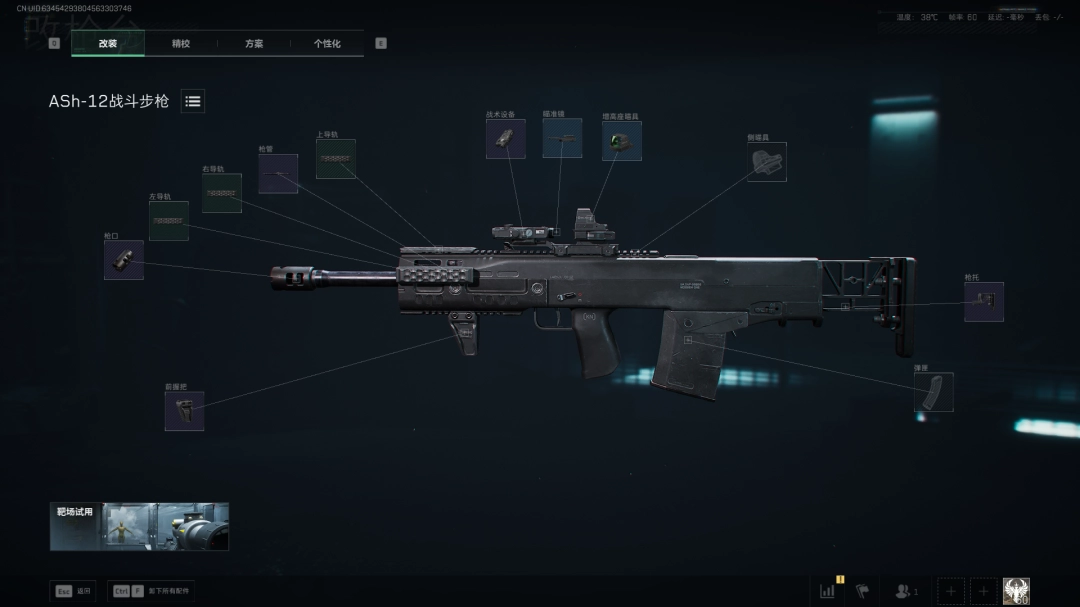Click the player avatar portrait

1016,591
